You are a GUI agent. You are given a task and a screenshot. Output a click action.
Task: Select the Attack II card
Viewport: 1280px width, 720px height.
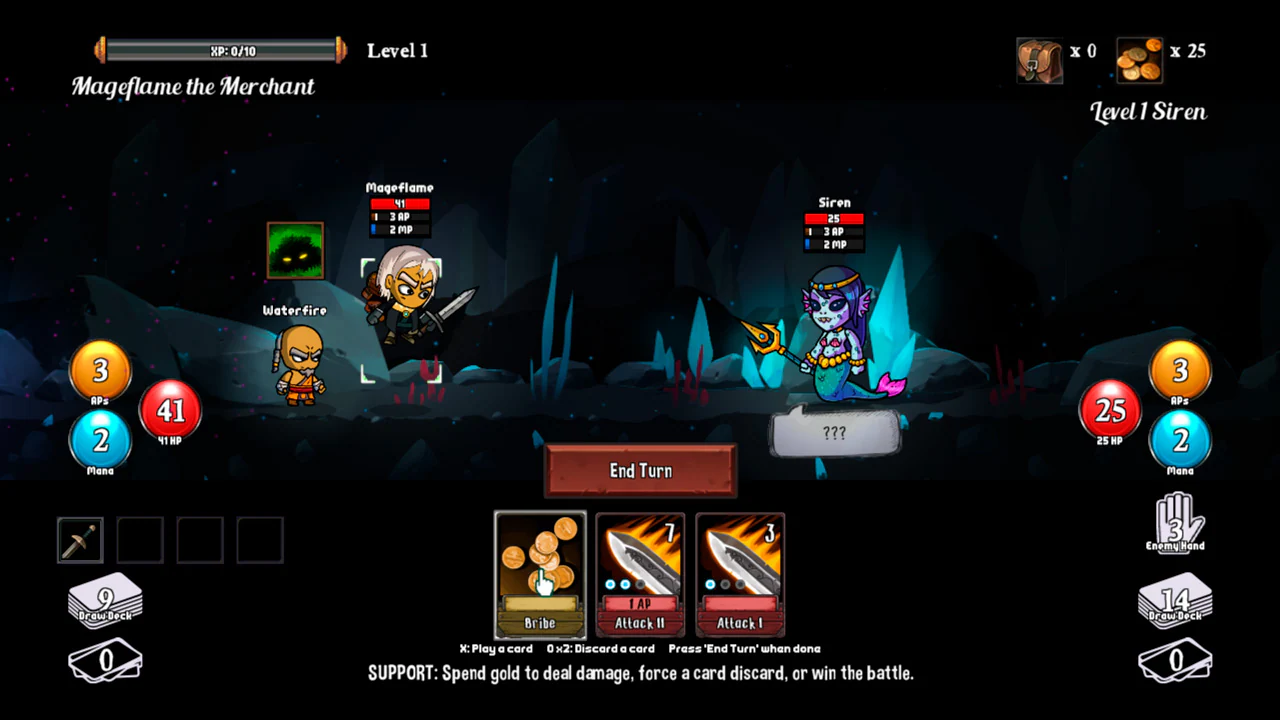click(640, 575)
